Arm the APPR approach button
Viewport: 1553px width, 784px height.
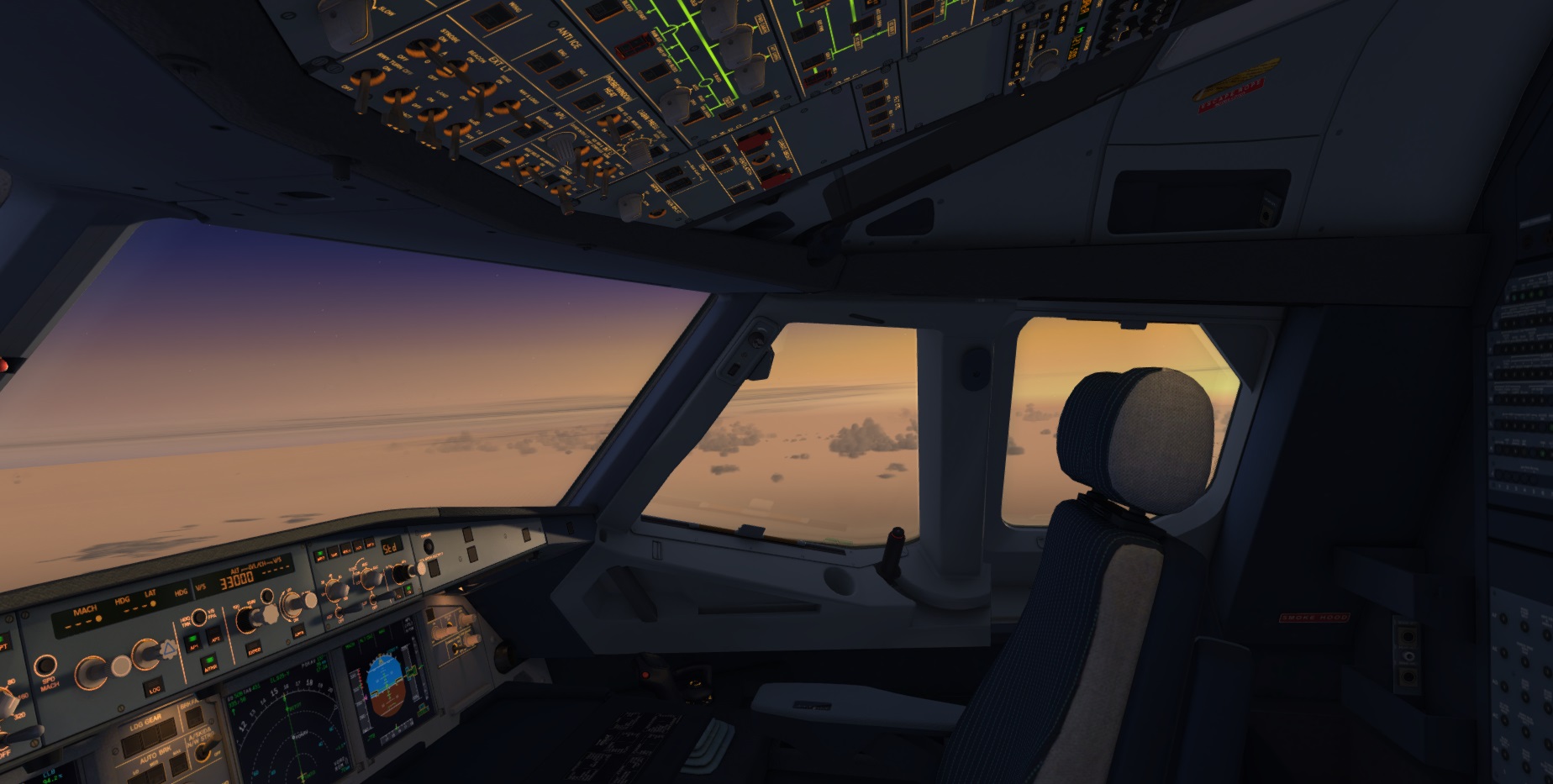click(x=297, y=631)
